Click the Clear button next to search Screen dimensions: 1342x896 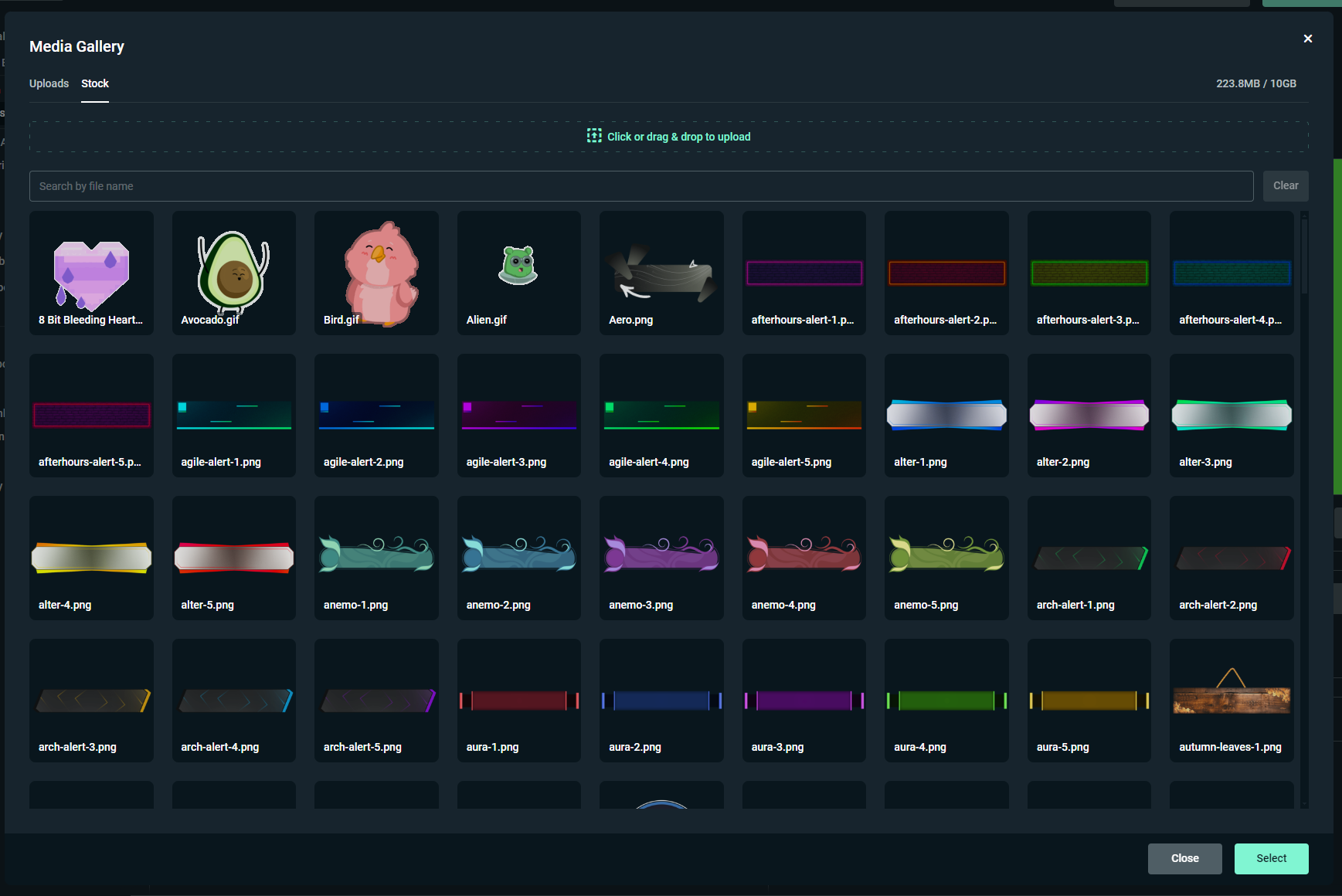click(1285, 185)
